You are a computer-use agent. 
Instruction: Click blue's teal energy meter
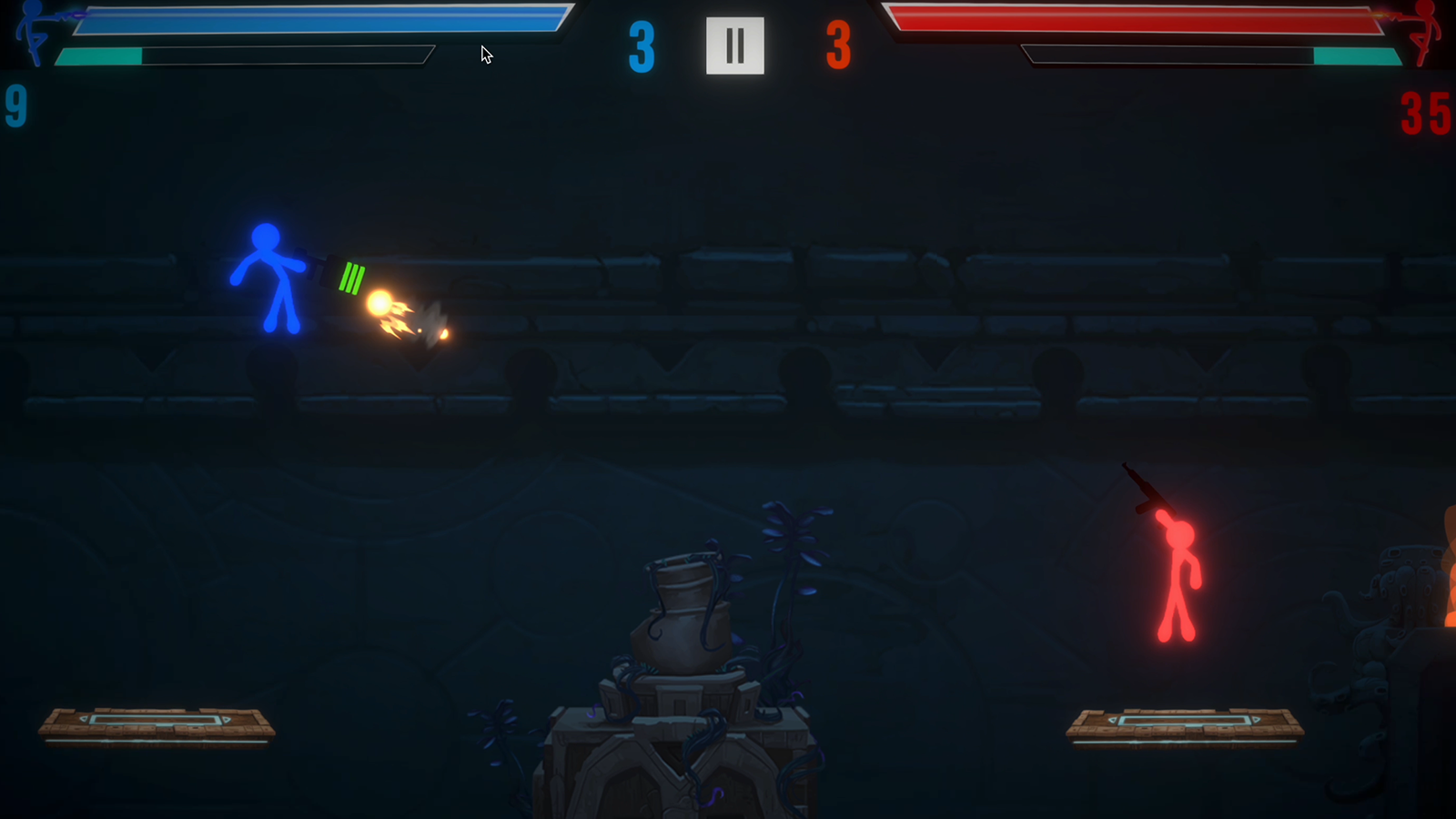tap(100, 56)
